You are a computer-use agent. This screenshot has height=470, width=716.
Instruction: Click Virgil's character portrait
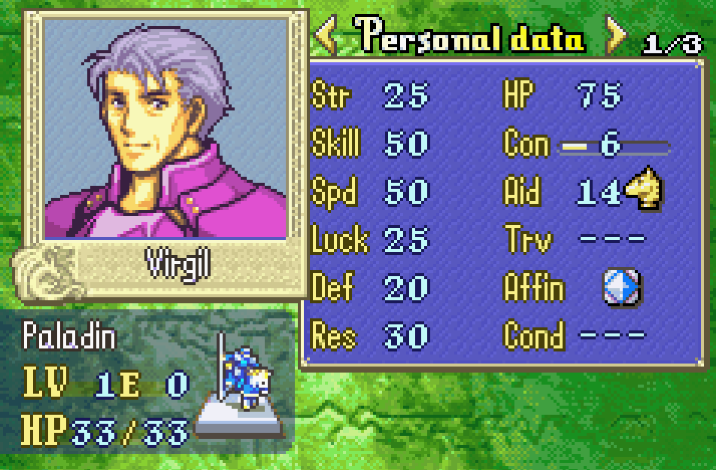[x=166, y=128]
